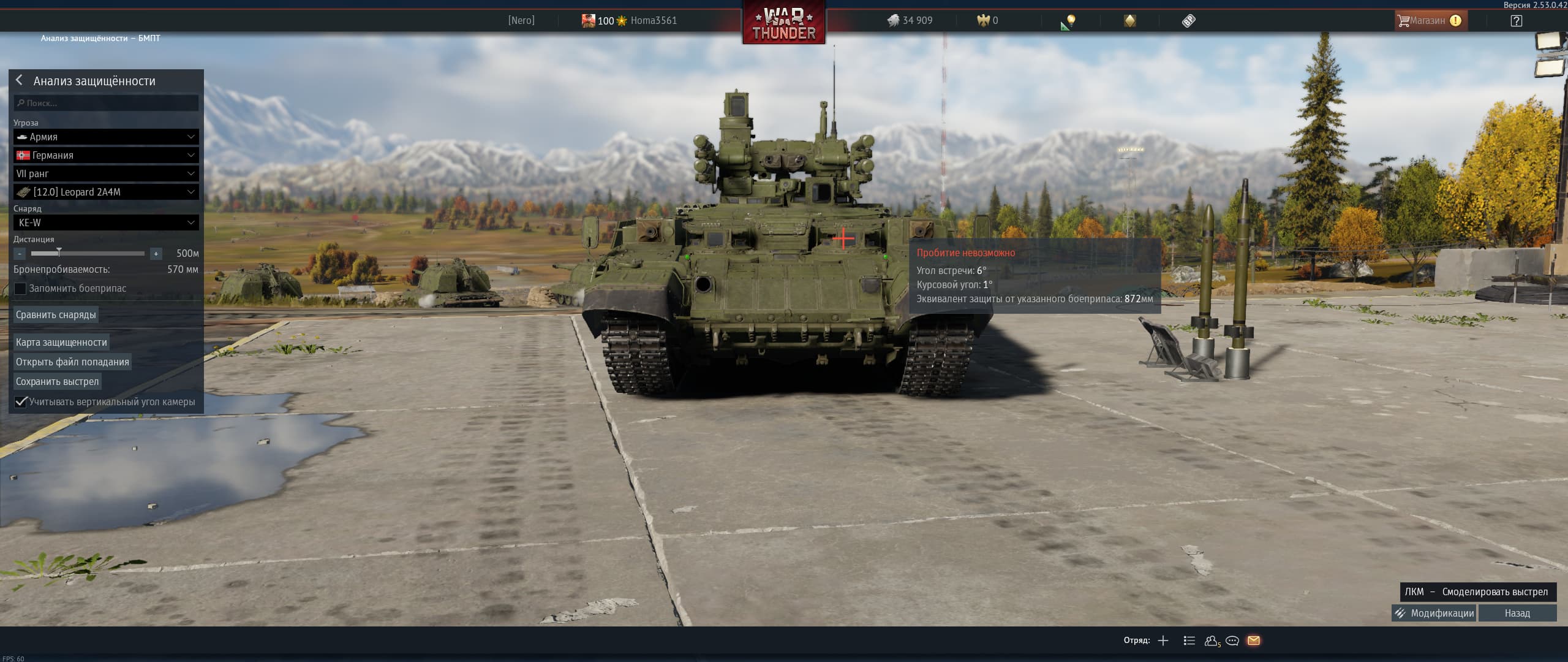The width and height of the screenshot is (1568, 662).
Task: Click the Поиск search field
Action: tap(107, 103)
